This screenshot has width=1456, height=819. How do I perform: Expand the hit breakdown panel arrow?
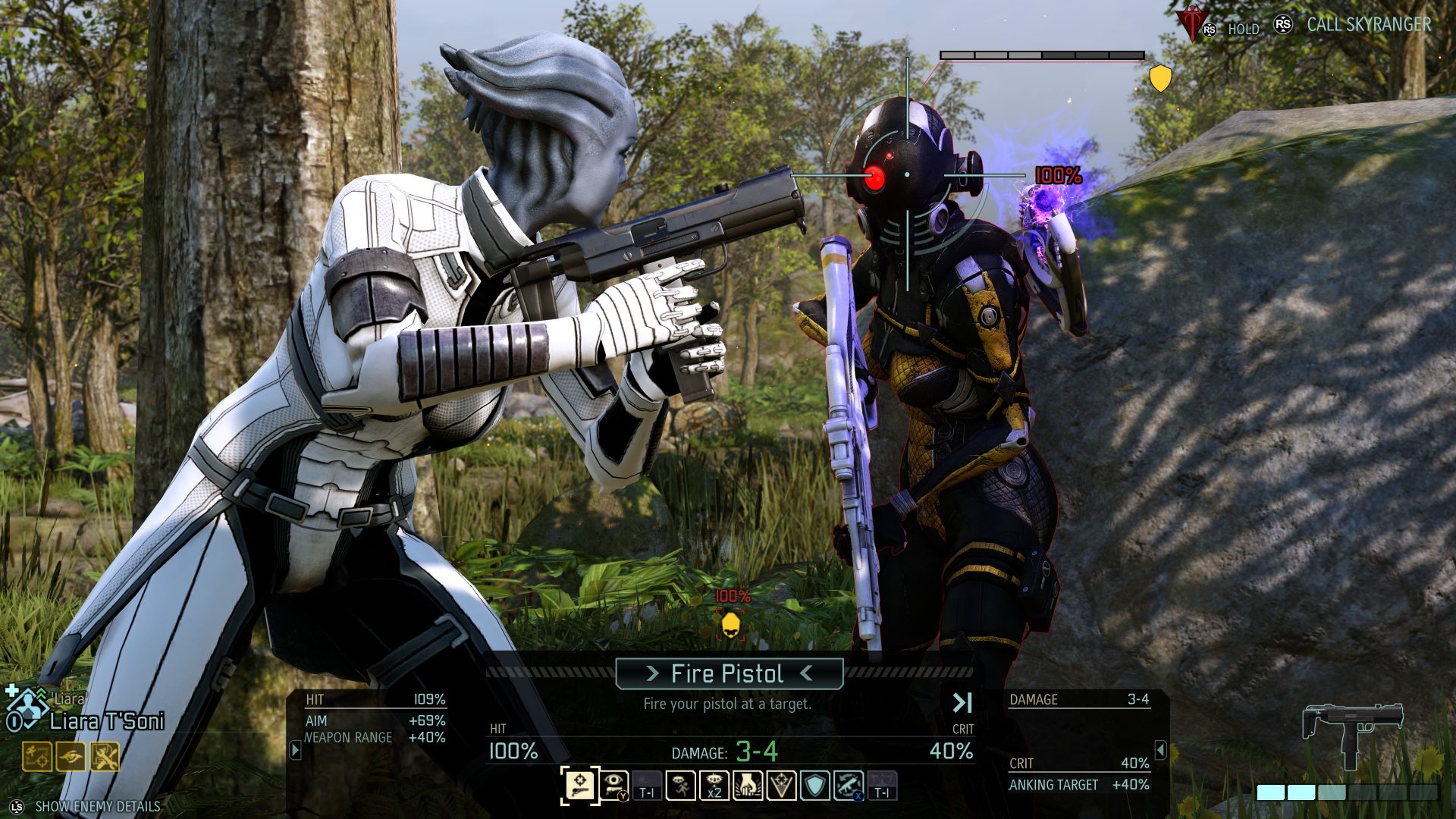(296, 750)
